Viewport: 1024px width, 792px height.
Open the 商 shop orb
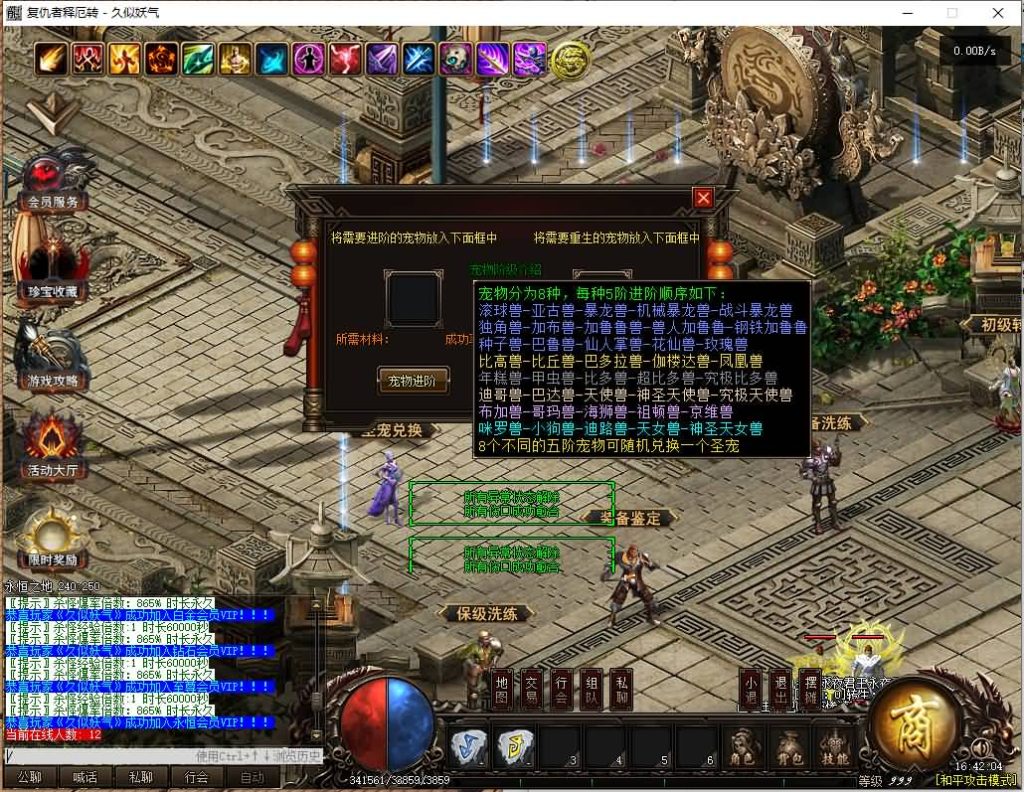[914, 721]
